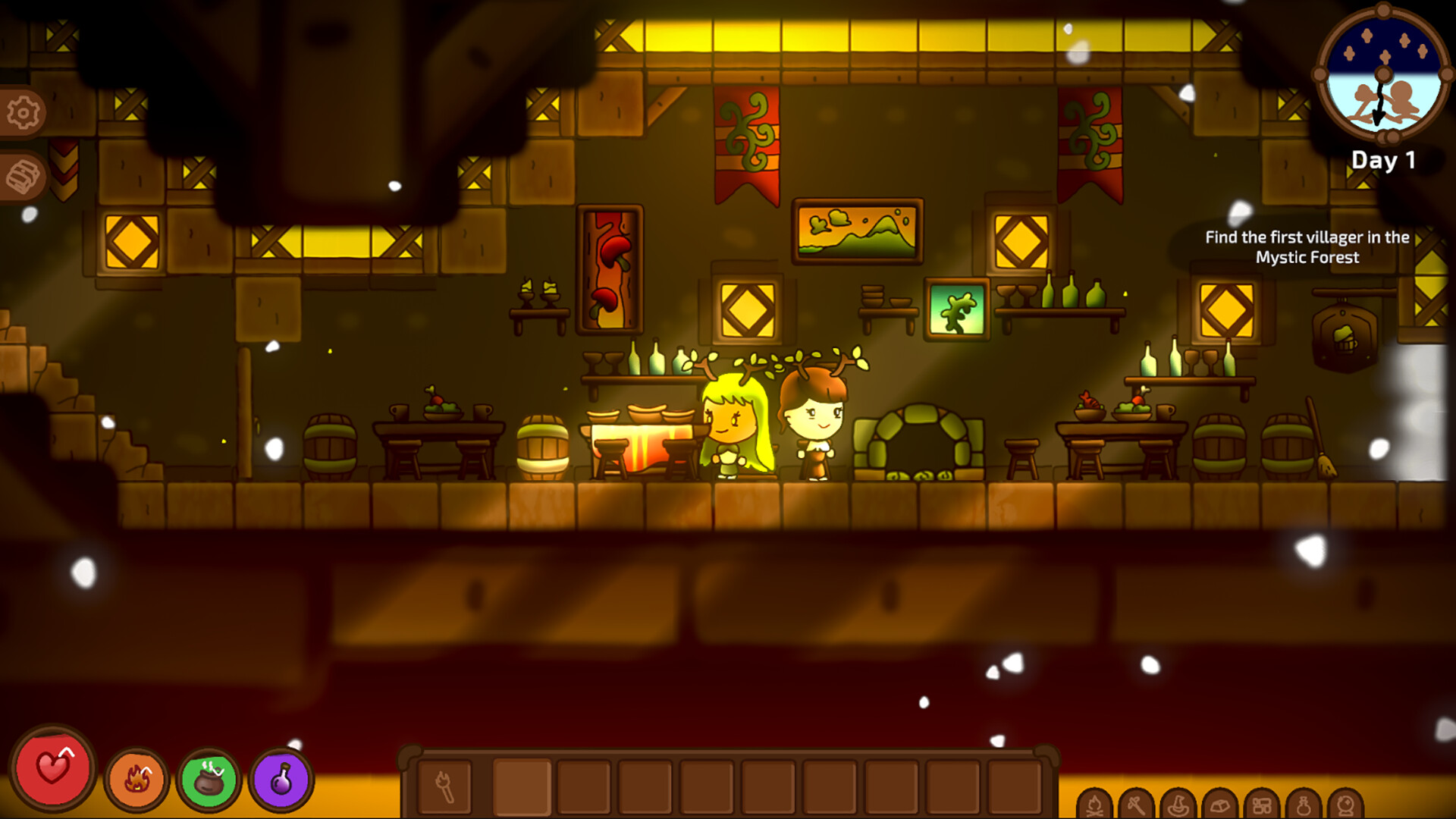Click the Day 1 label
The image size is (1456, 819).
(x=1384, y=159)
